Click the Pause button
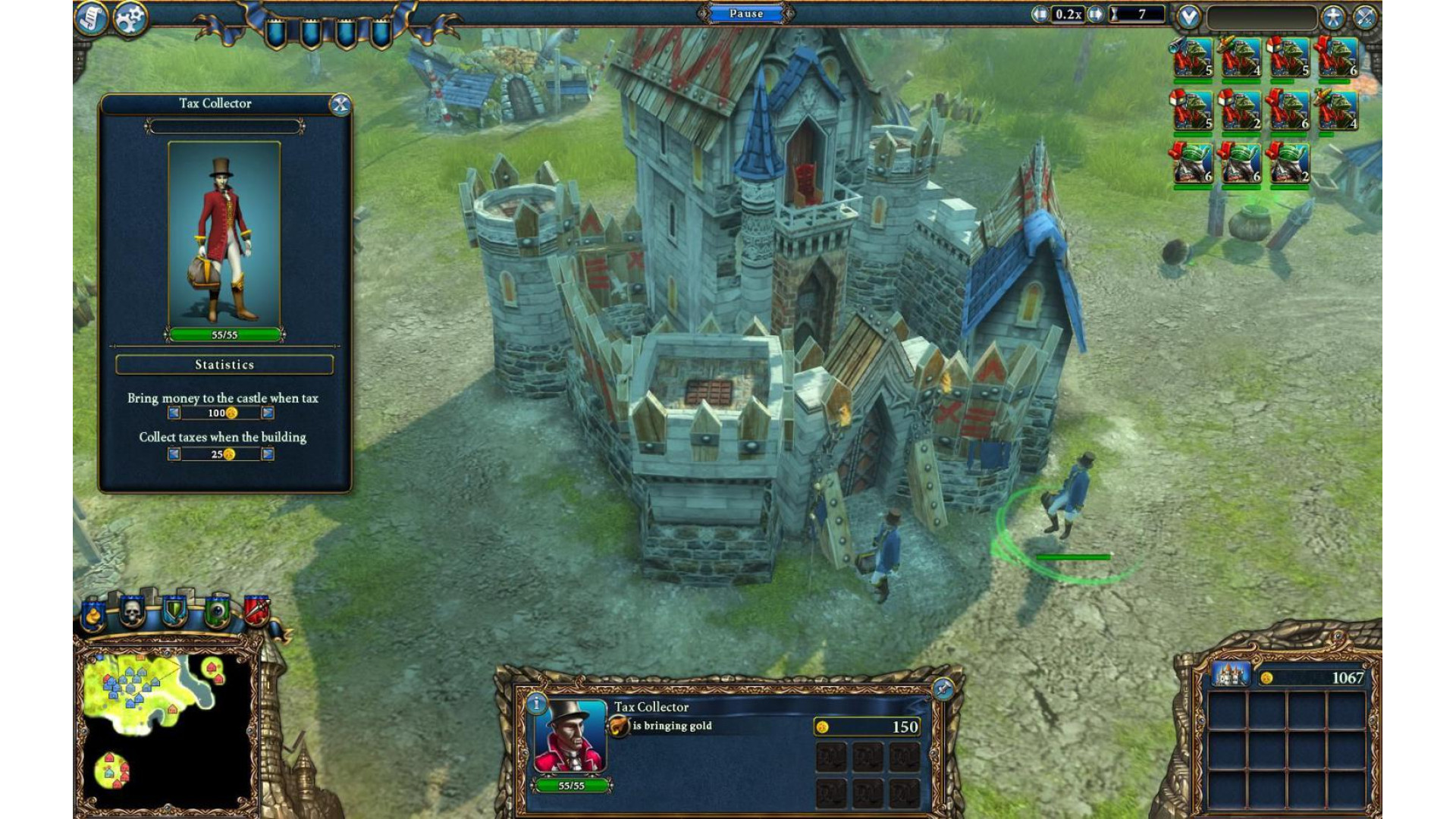Image resolution: width=1456 pixels, height=819 pixels. [746, 14]
